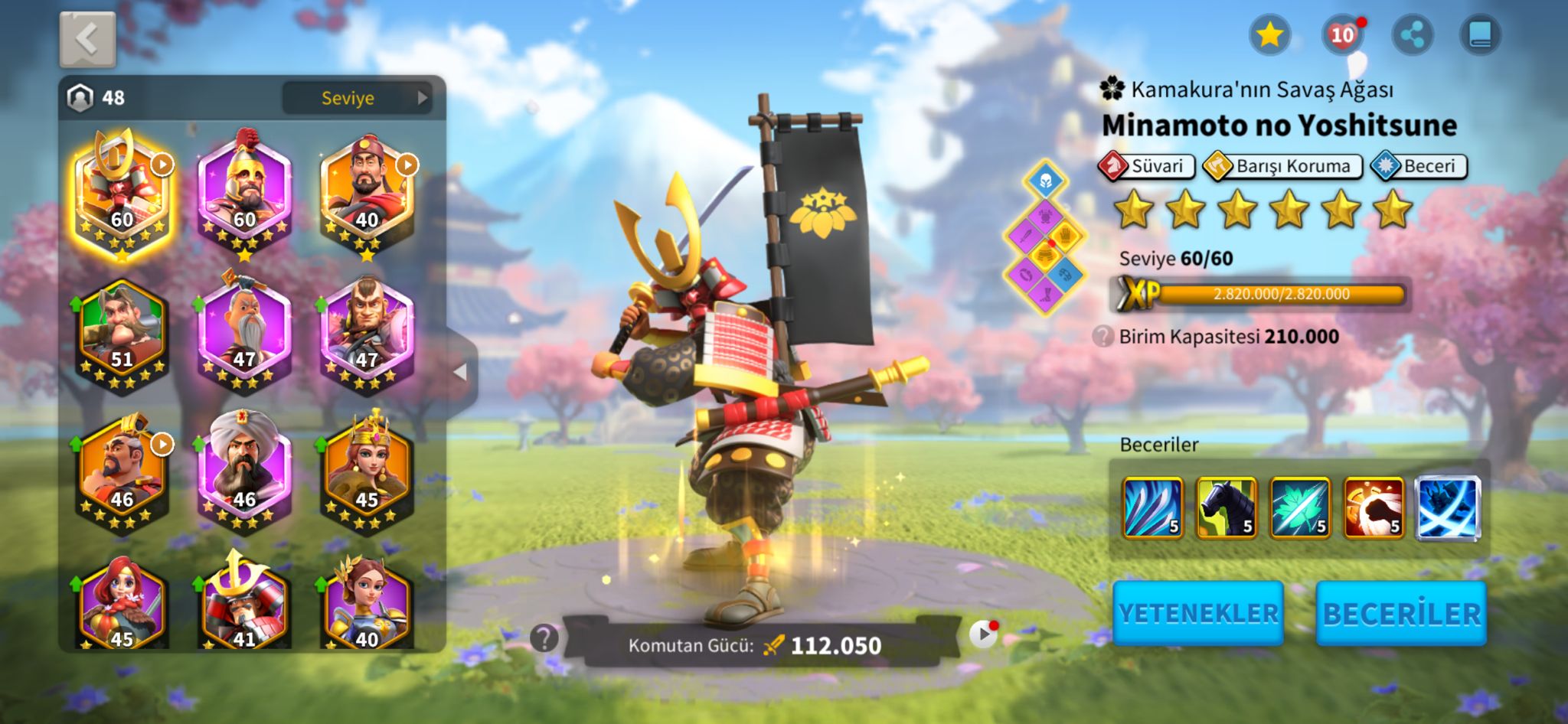Select the green leaf slash skill icon

pos(1300,507)
